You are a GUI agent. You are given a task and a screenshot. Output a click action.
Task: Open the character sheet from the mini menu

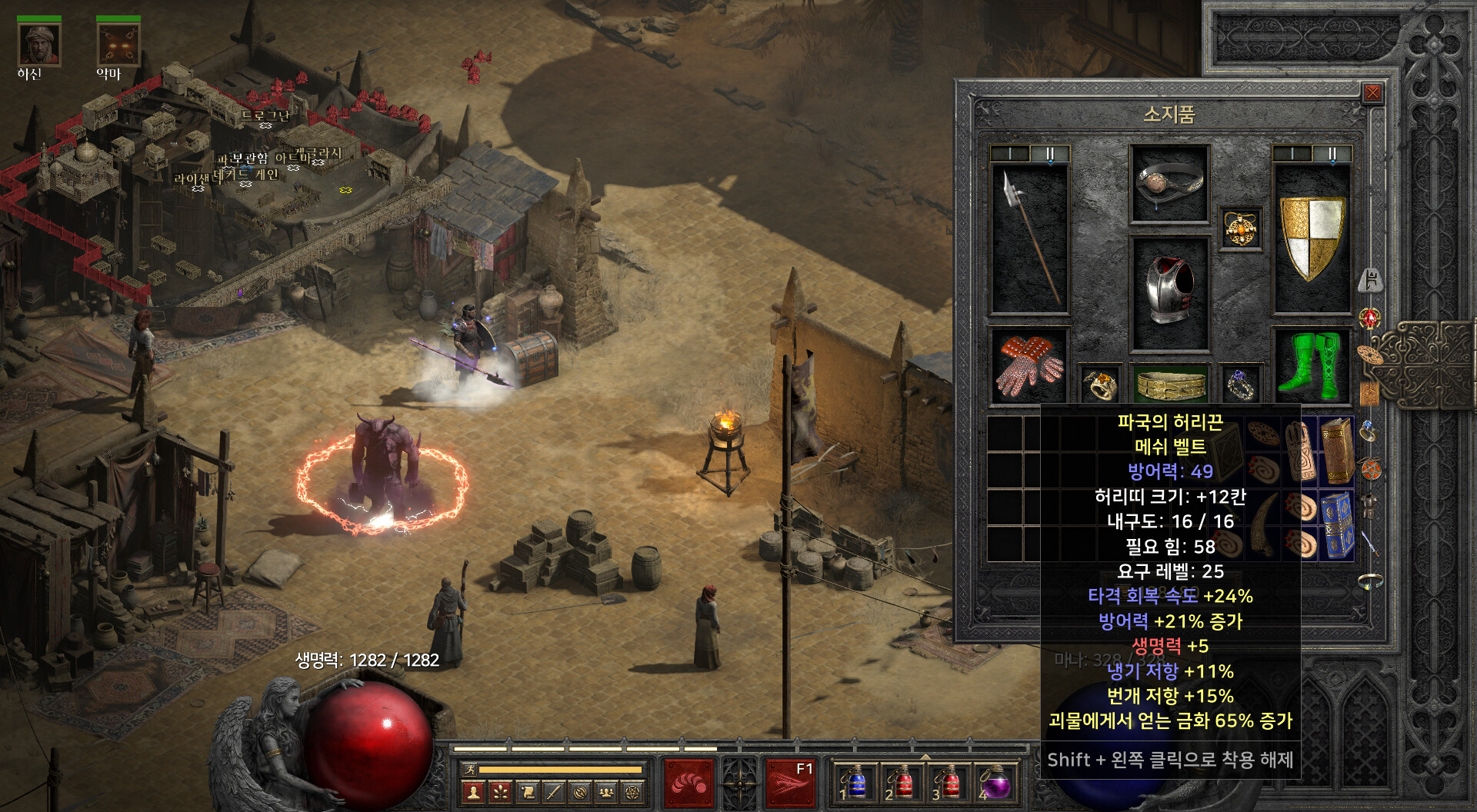[x=474, y=791]
